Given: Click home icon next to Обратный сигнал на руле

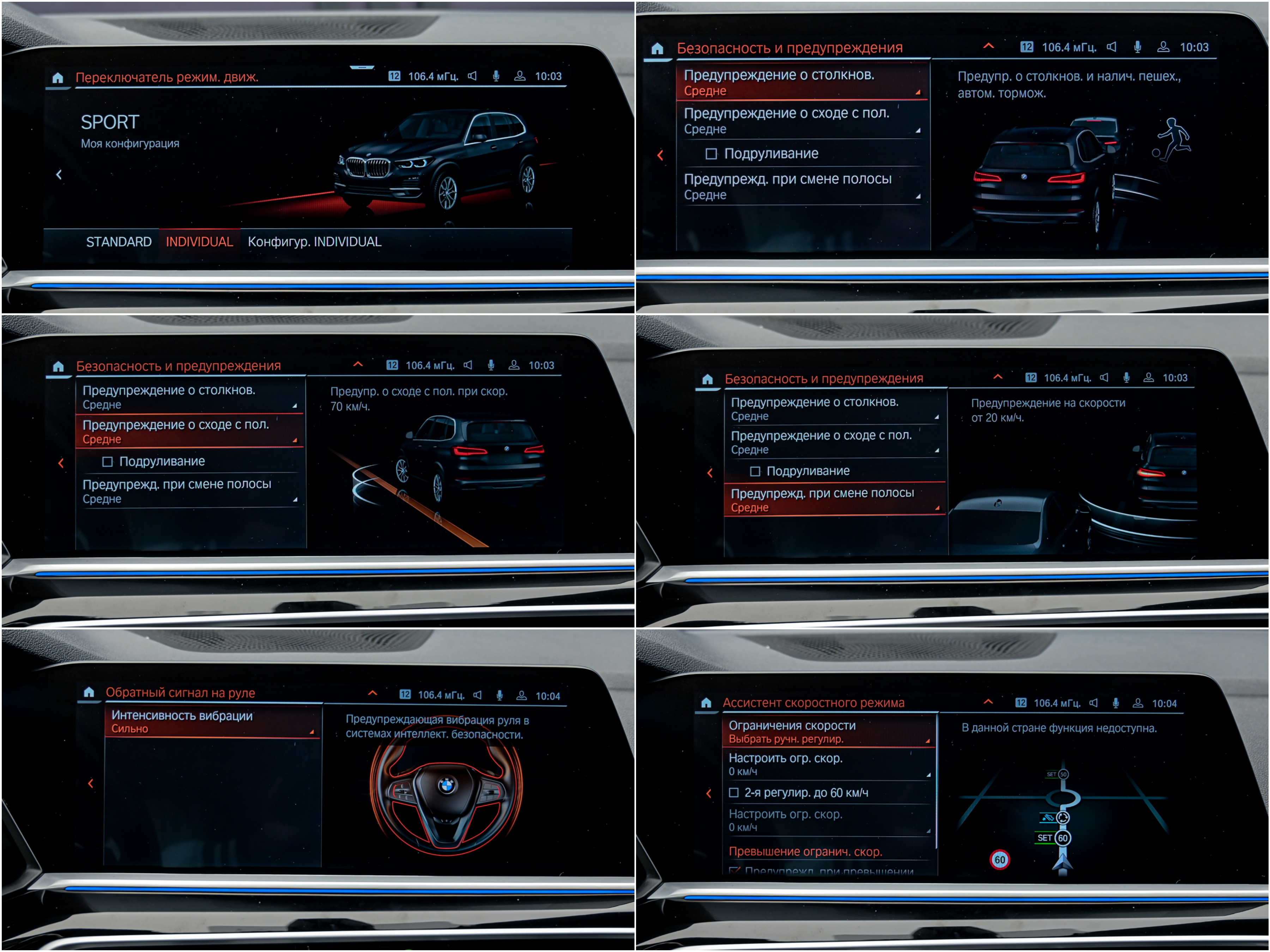Looking at the screenshot, I should (89, 692).
